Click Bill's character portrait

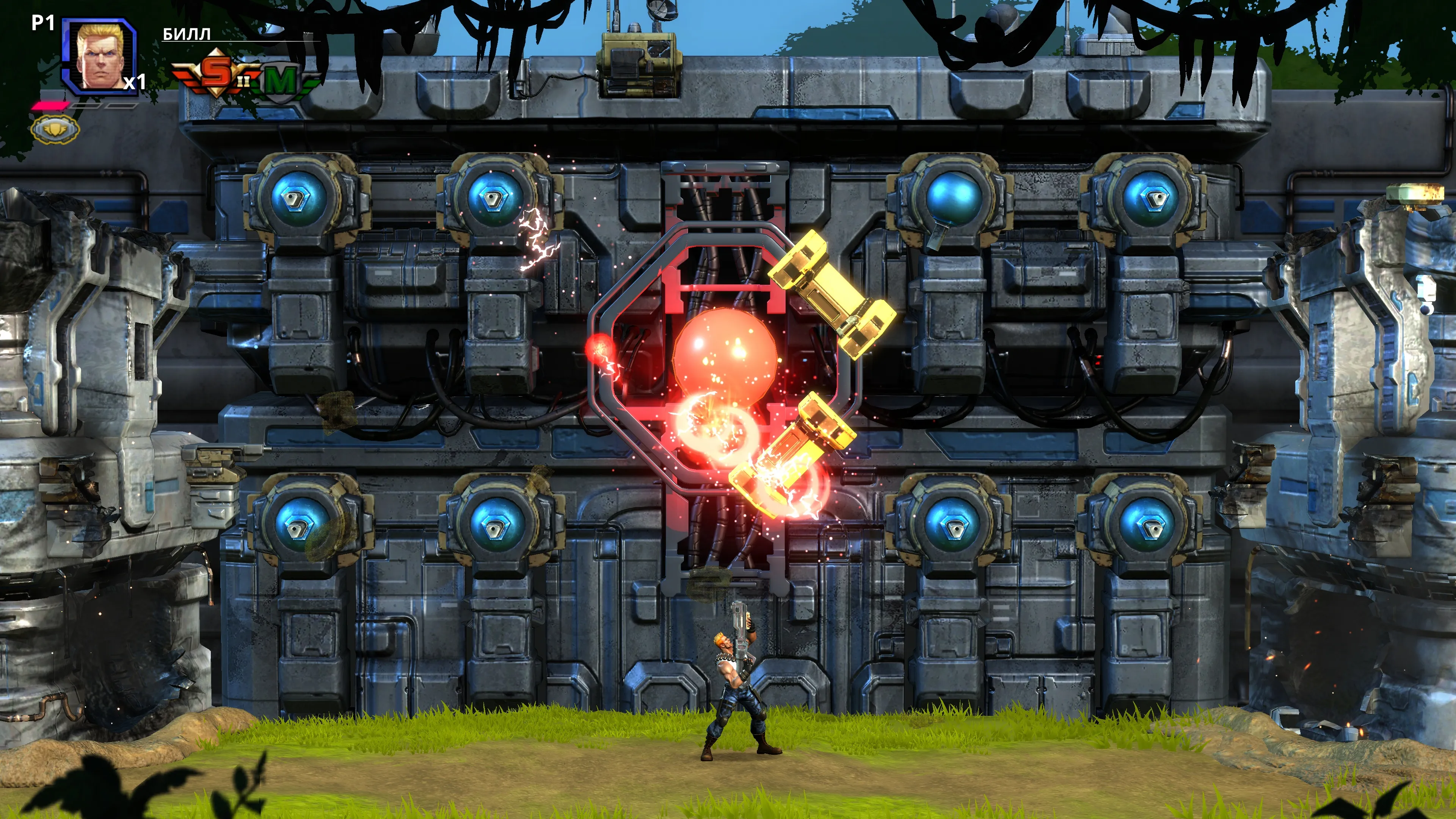pos(100,56)
